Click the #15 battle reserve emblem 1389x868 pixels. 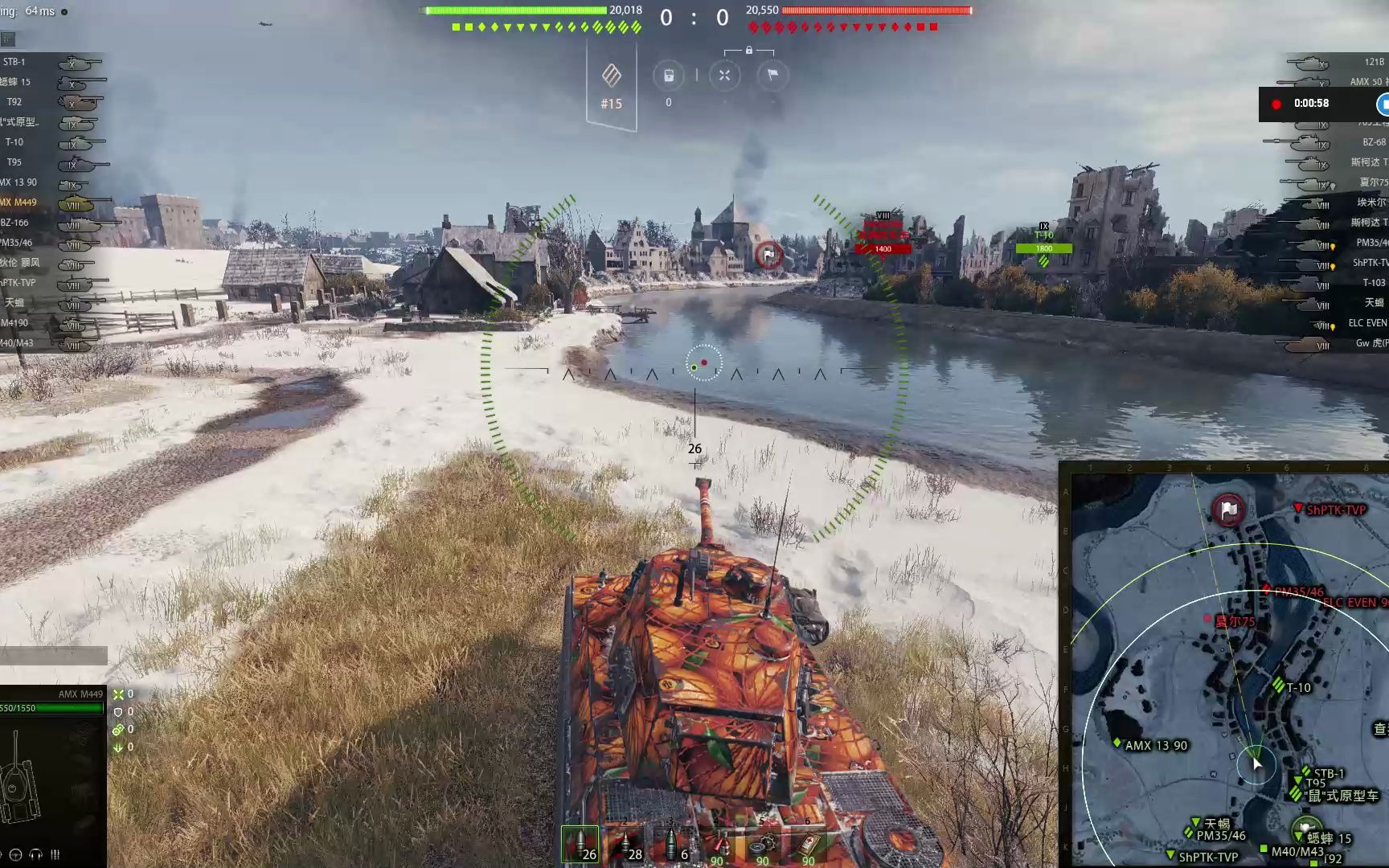pos(611,76)
